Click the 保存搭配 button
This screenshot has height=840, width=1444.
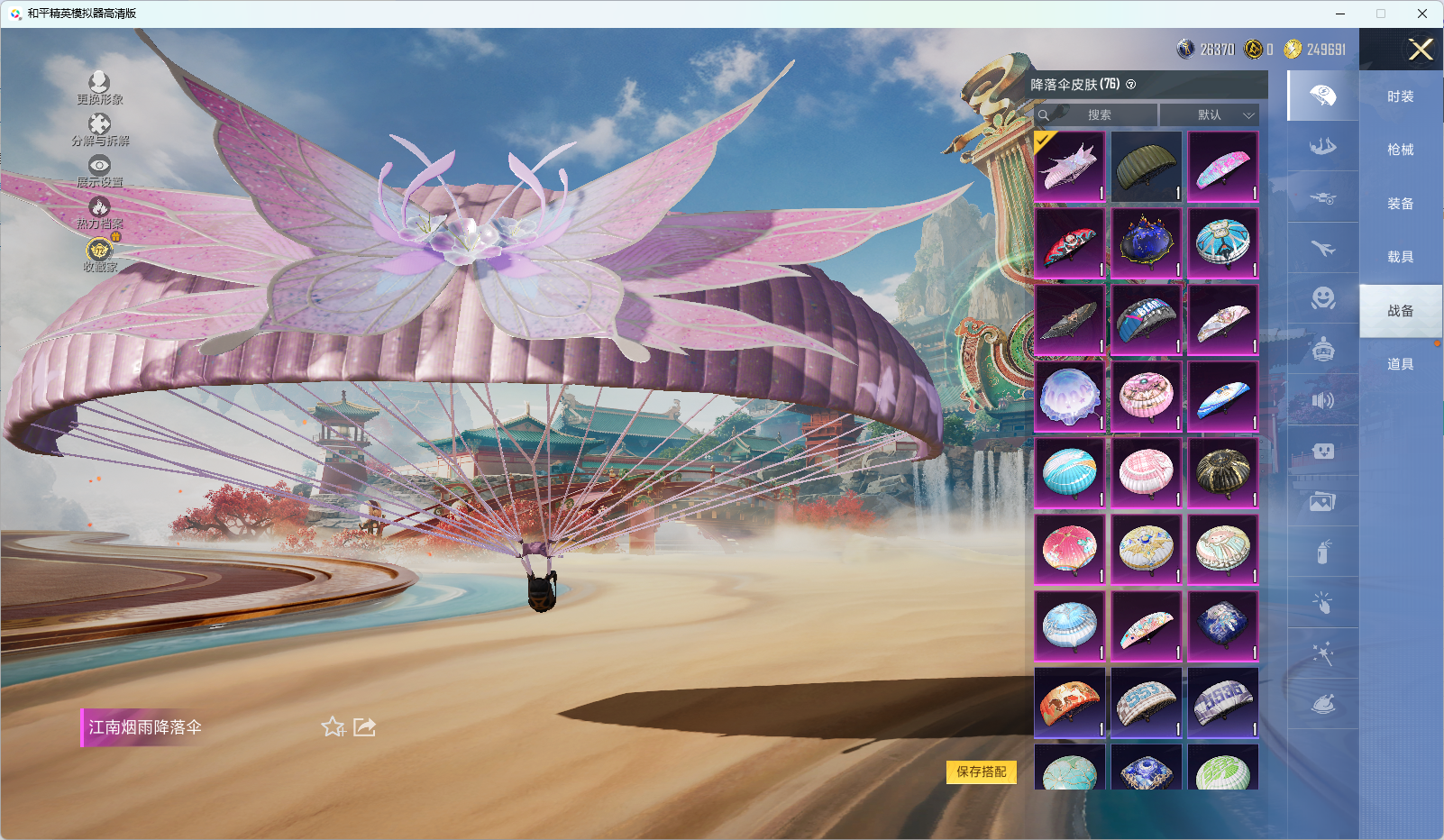tap(981, 772)
